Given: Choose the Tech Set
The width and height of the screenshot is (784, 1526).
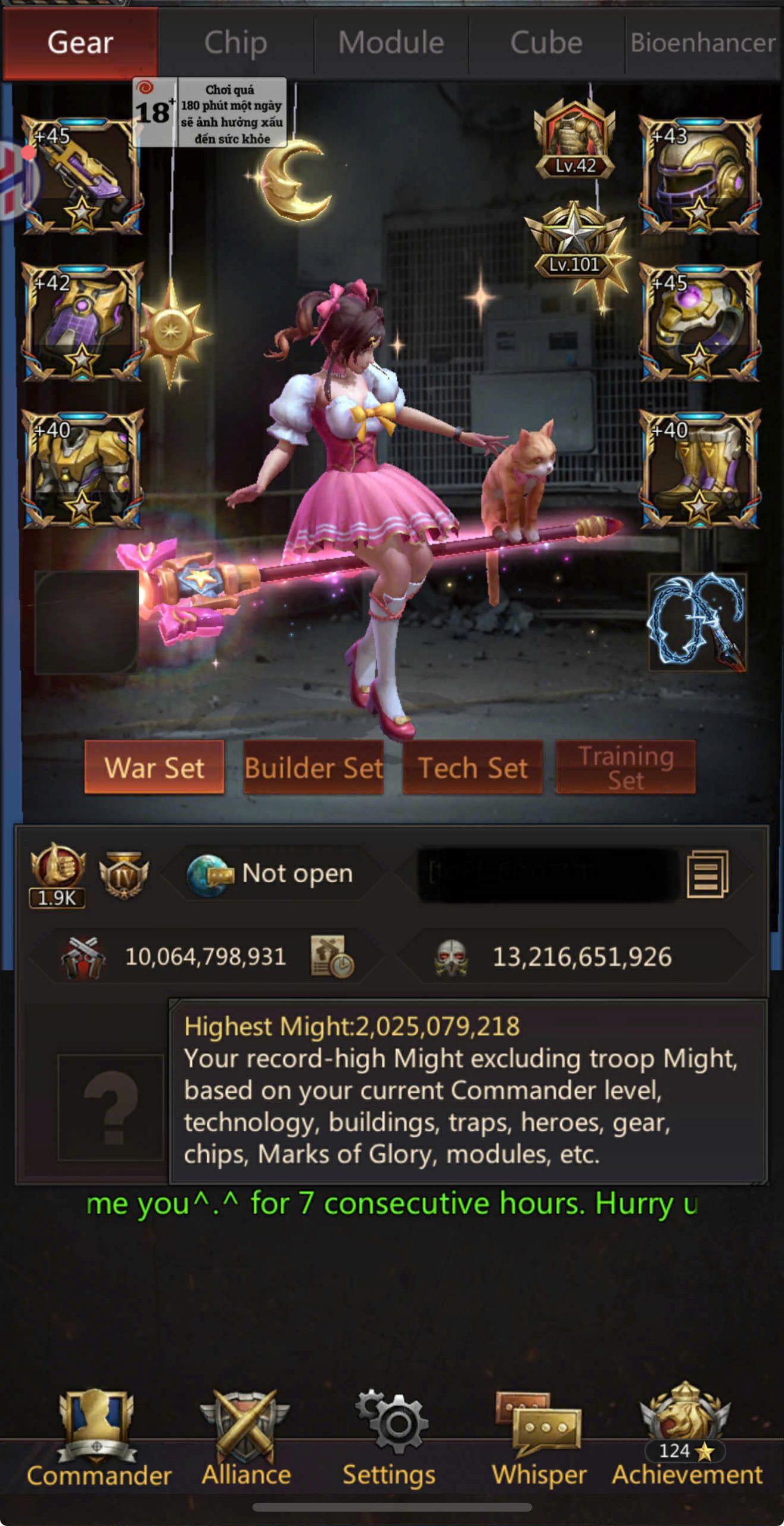Looking at the screenshot, I should [x=472, y=767].
